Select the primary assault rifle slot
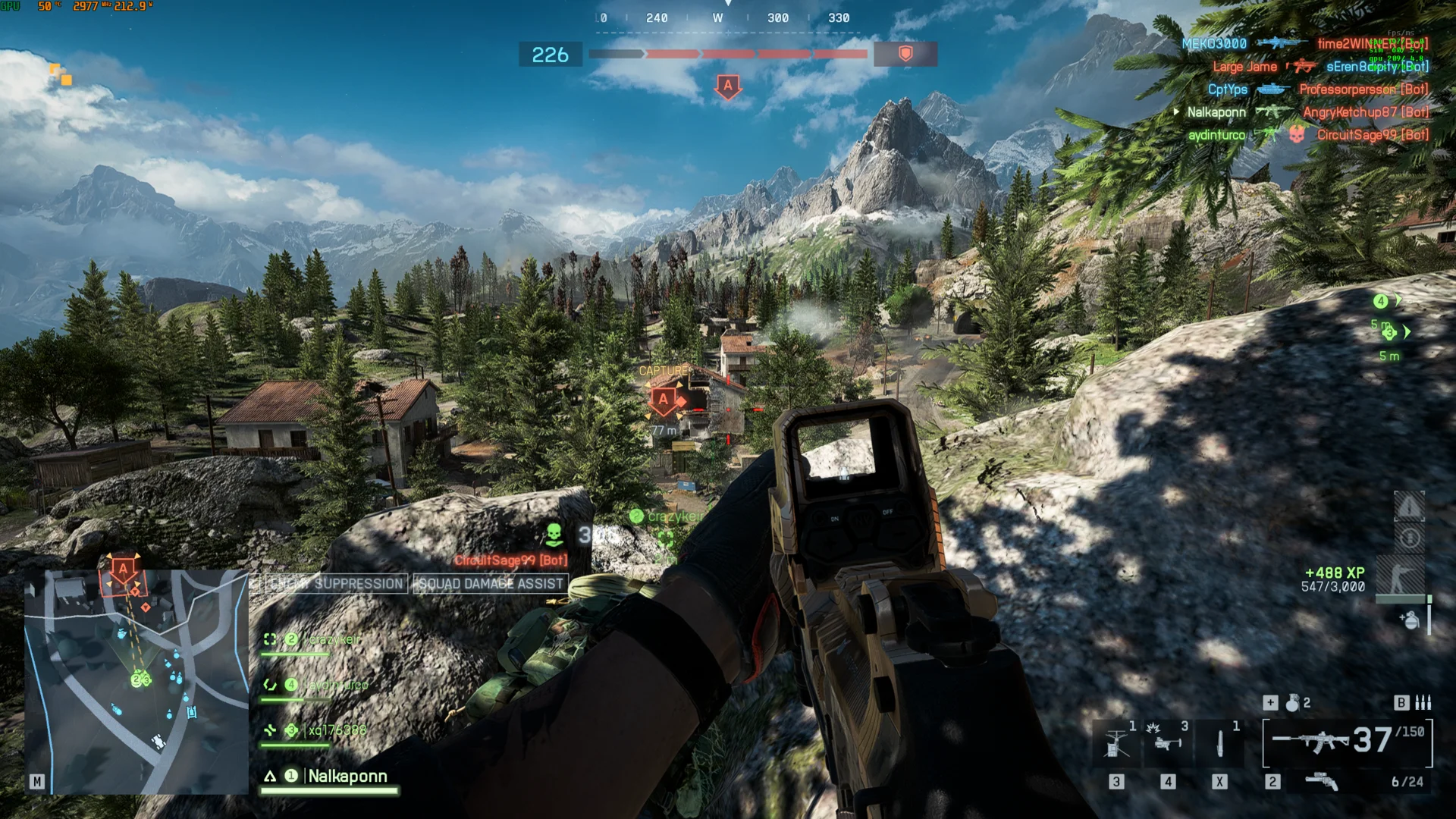This screenshot has width=1456, height=819. [x=1310, y=742]
